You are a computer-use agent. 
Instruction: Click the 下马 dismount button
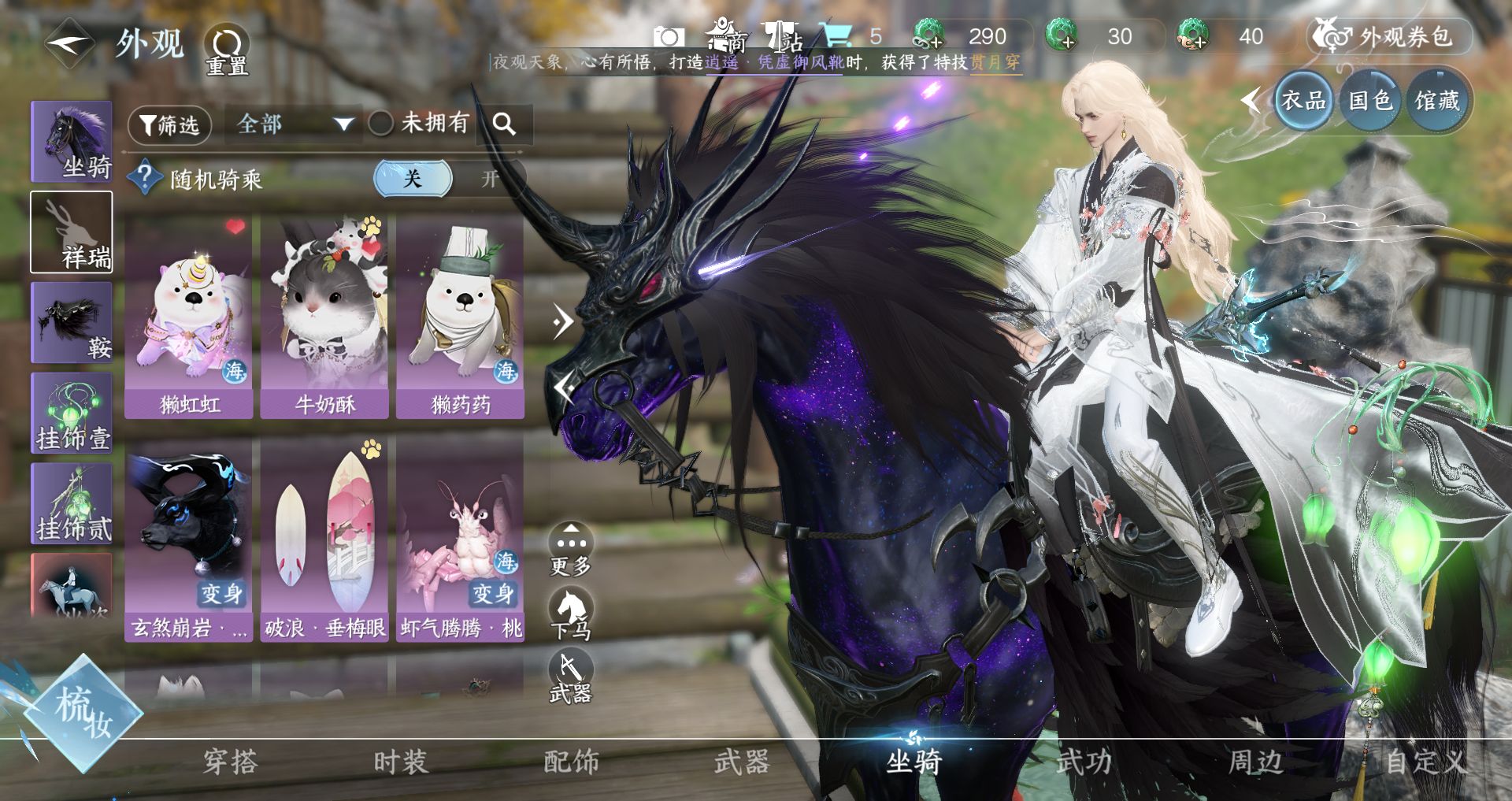(571, 614)
